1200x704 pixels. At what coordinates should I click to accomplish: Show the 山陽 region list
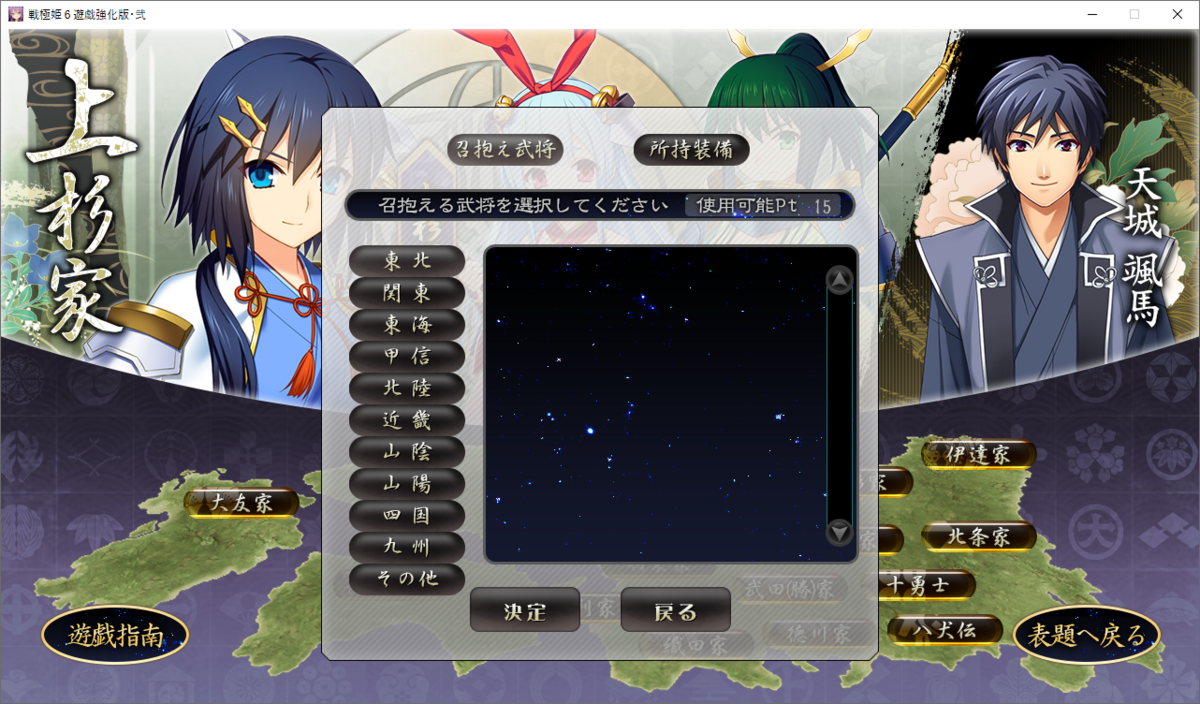407,483
